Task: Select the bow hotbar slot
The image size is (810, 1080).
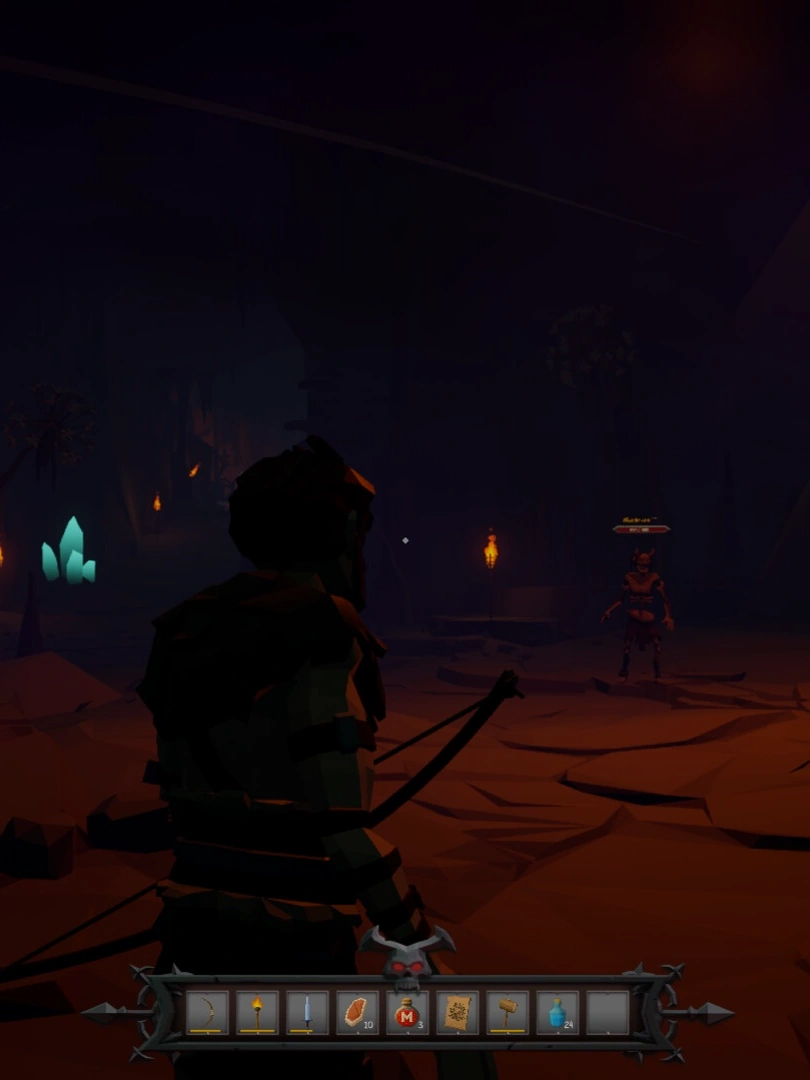Action: click(x=207, y=1012)
